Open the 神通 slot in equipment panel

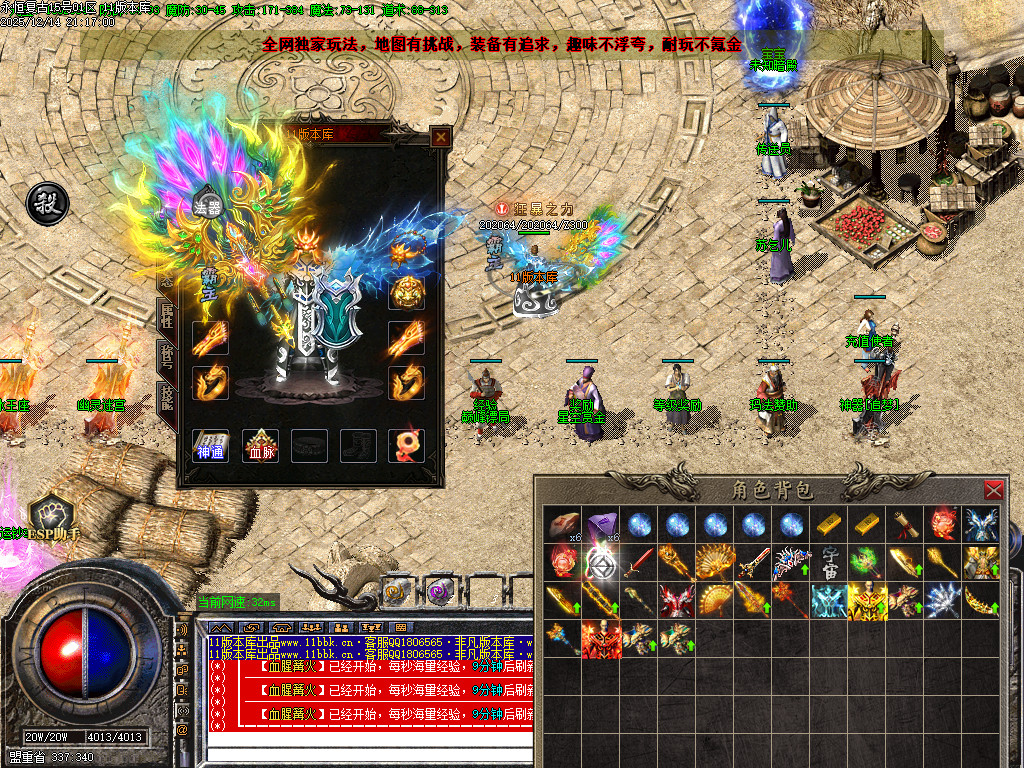coord(210,445)
